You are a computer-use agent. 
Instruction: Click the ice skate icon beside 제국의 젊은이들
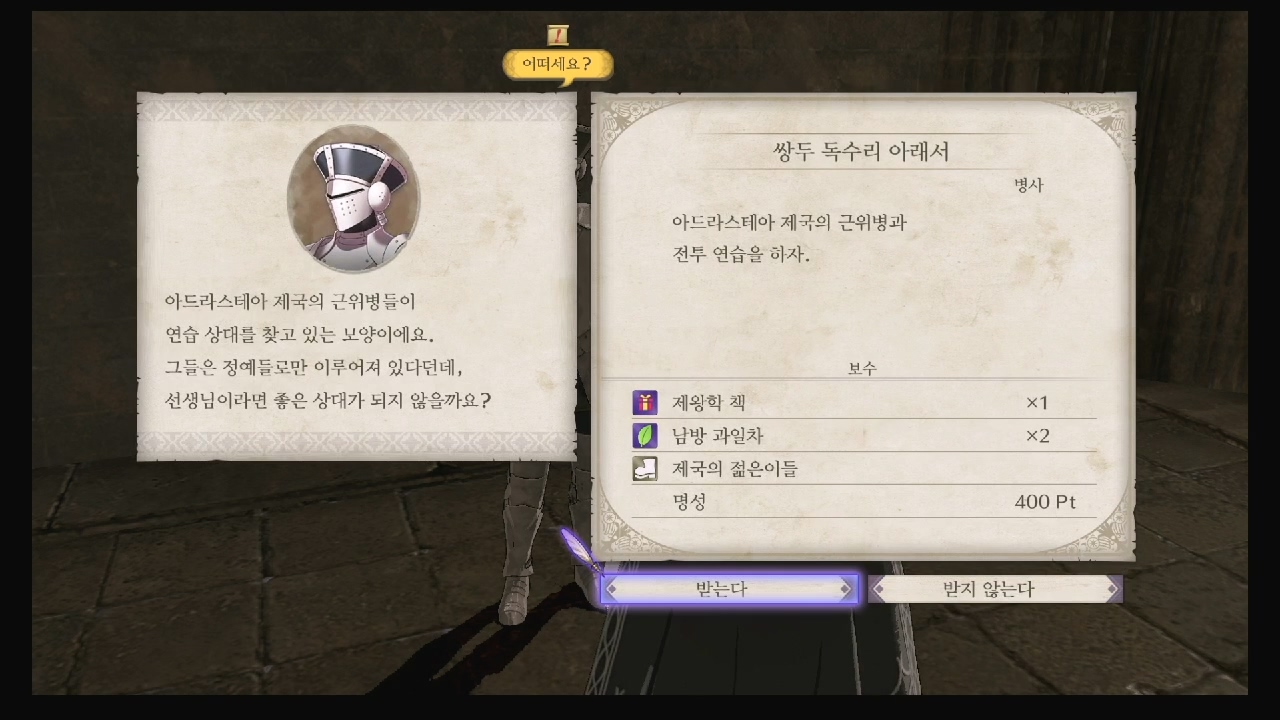point(644,469)
